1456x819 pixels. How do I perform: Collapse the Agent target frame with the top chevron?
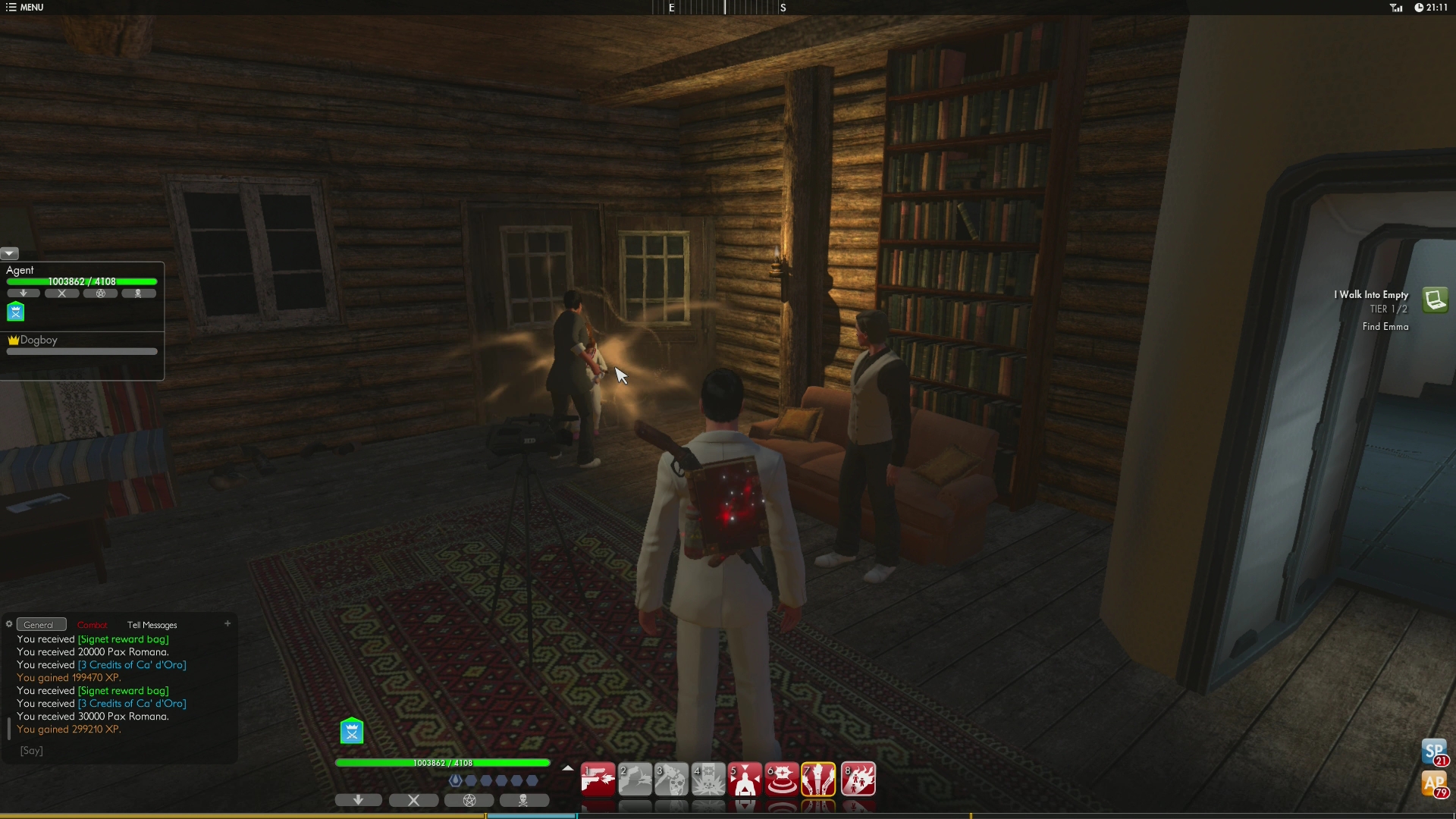tap(9, 253)
